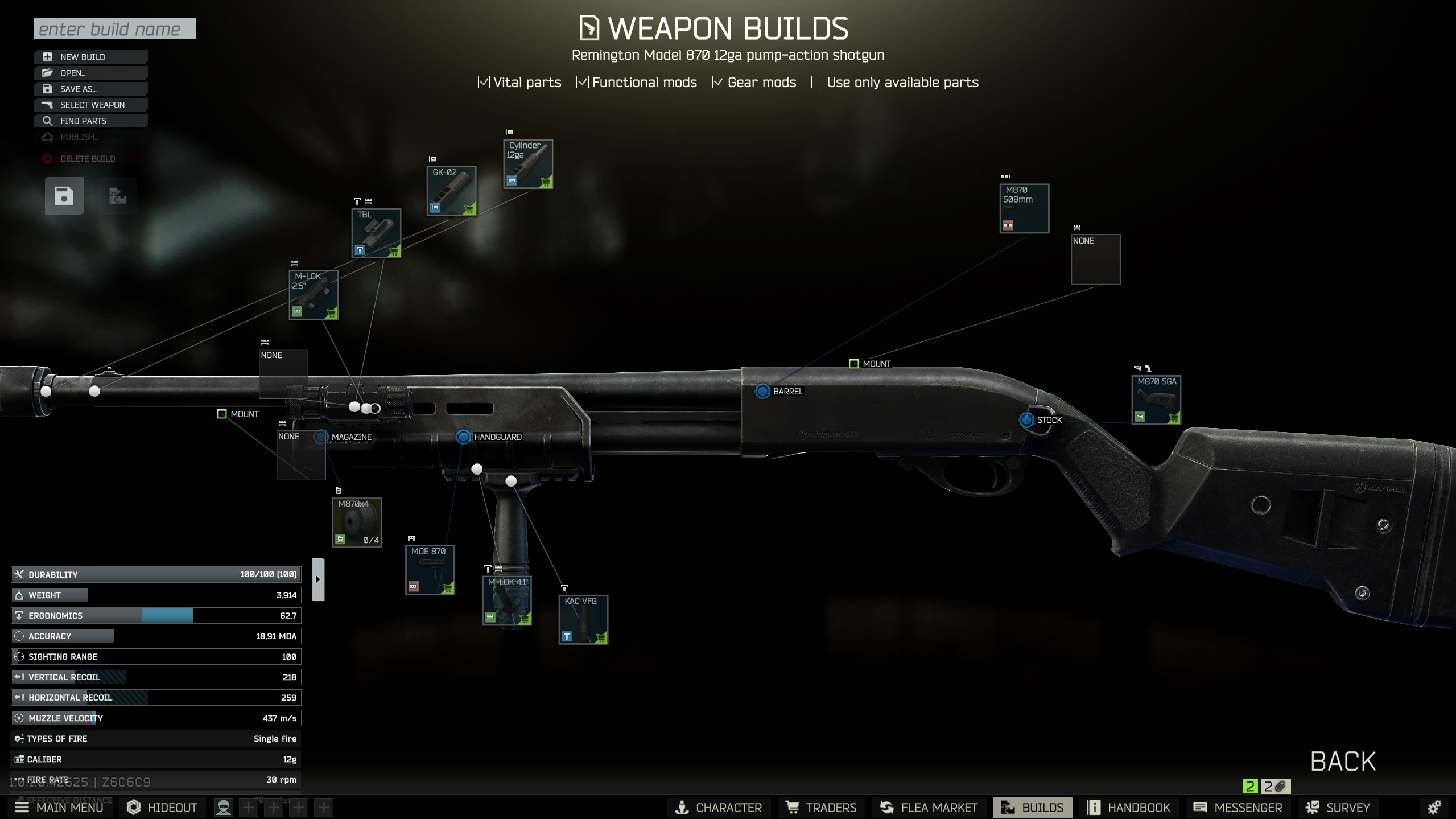
Task: Select the GK-02 muzzle part slot
Action: pos(451,191)
